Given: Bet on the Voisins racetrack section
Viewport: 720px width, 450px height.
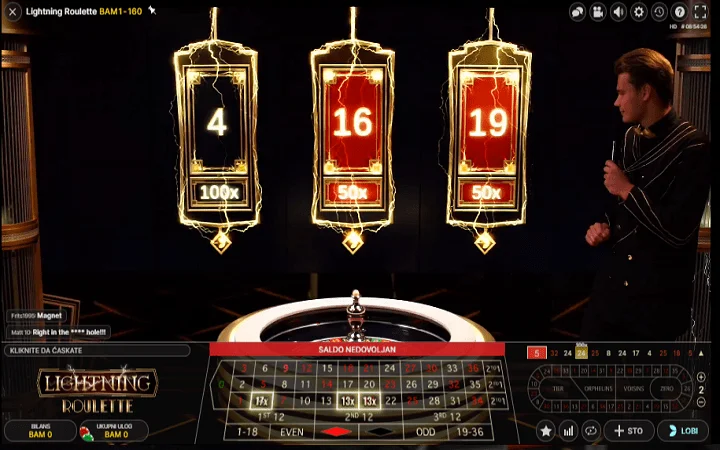Looking at the screenshot, I should pyautogui.click(x=633, y=388).
